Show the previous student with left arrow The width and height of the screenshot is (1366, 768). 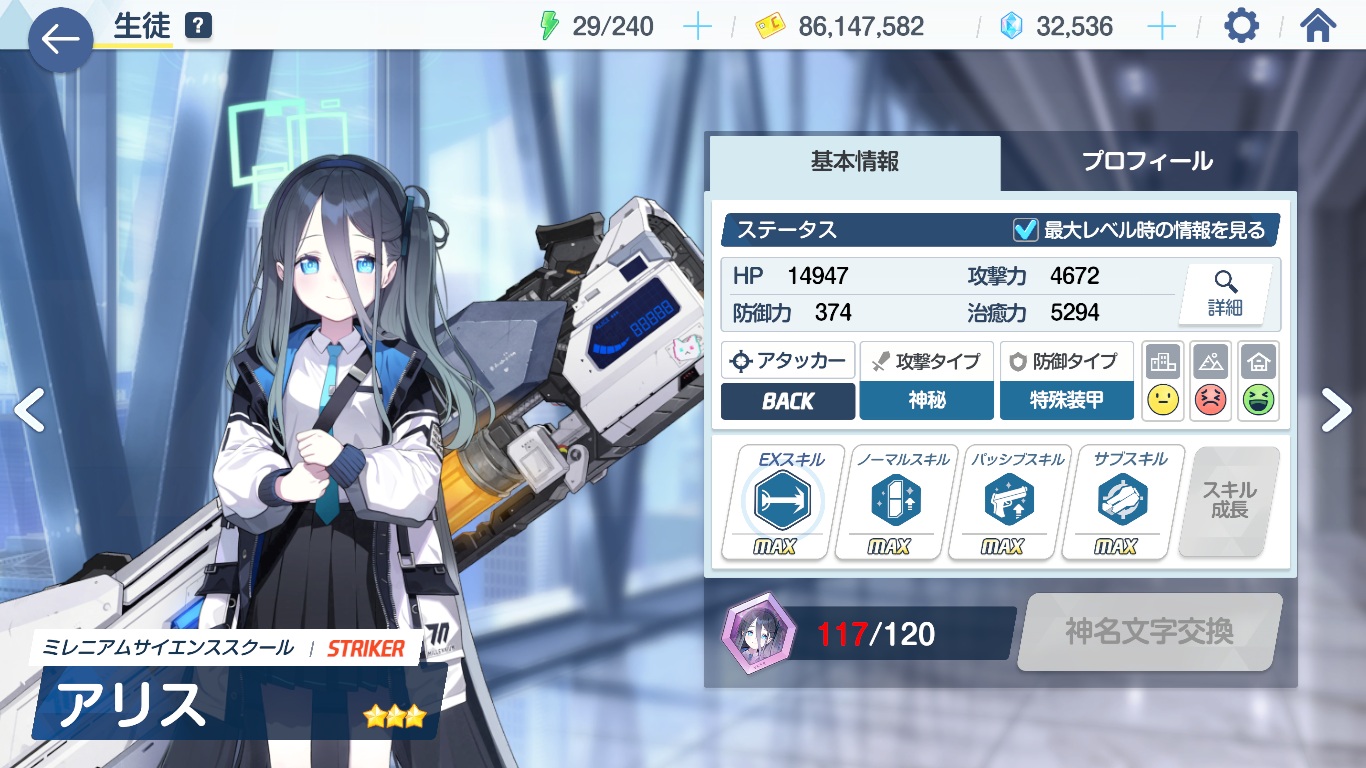pyautogui.click(x=30, y=410)
